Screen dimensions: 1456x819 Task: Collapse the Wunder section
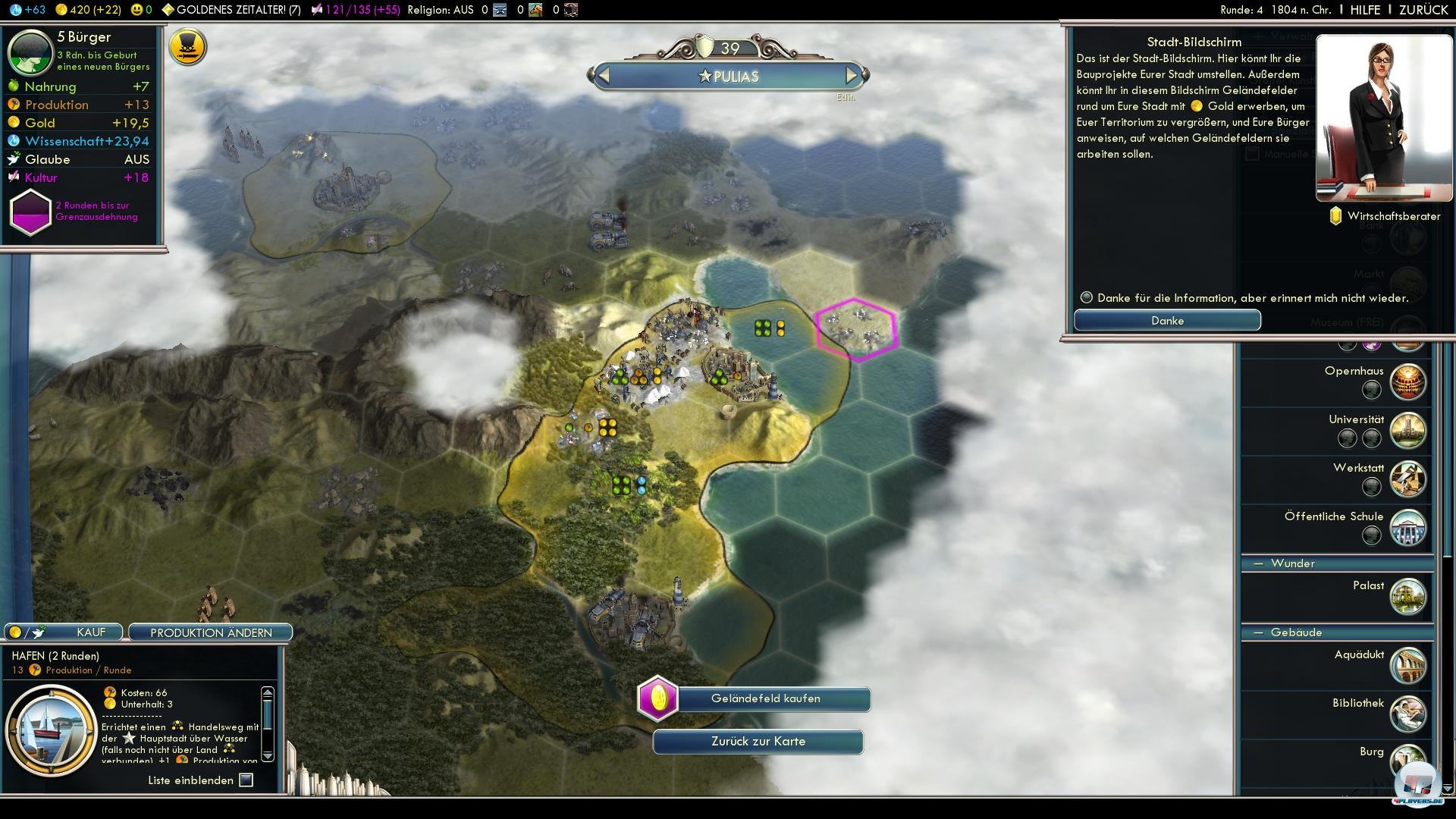tap(1260, 563)
